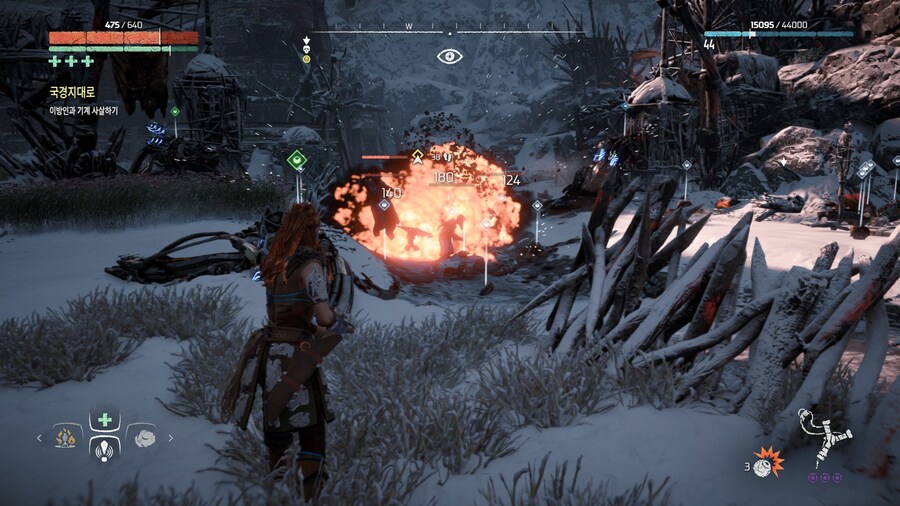The image size is (900, 506).
Task: Cycle tools with the left arrow
Action: tap(40, 437)
